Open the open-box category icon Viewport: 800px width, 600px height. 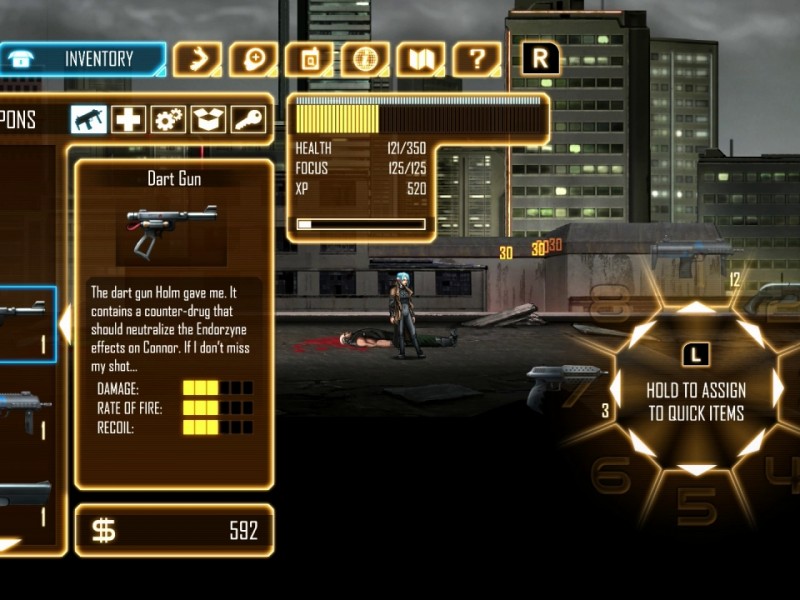point(209,120)
